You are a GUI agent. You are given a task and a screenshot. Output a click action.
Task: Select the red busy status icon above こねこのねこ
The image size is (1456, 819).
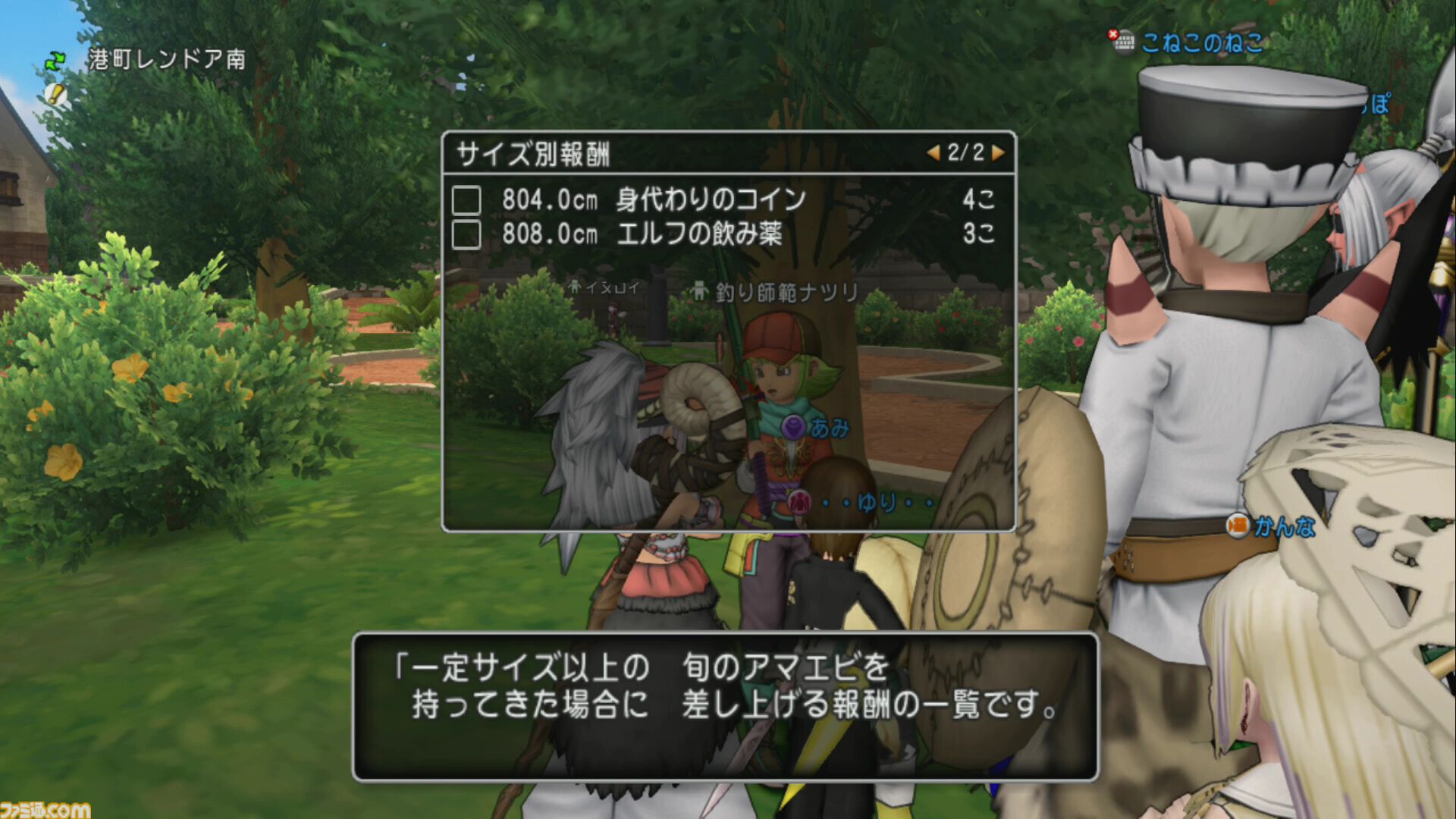pyautogui.click(x=1112, y=34)
